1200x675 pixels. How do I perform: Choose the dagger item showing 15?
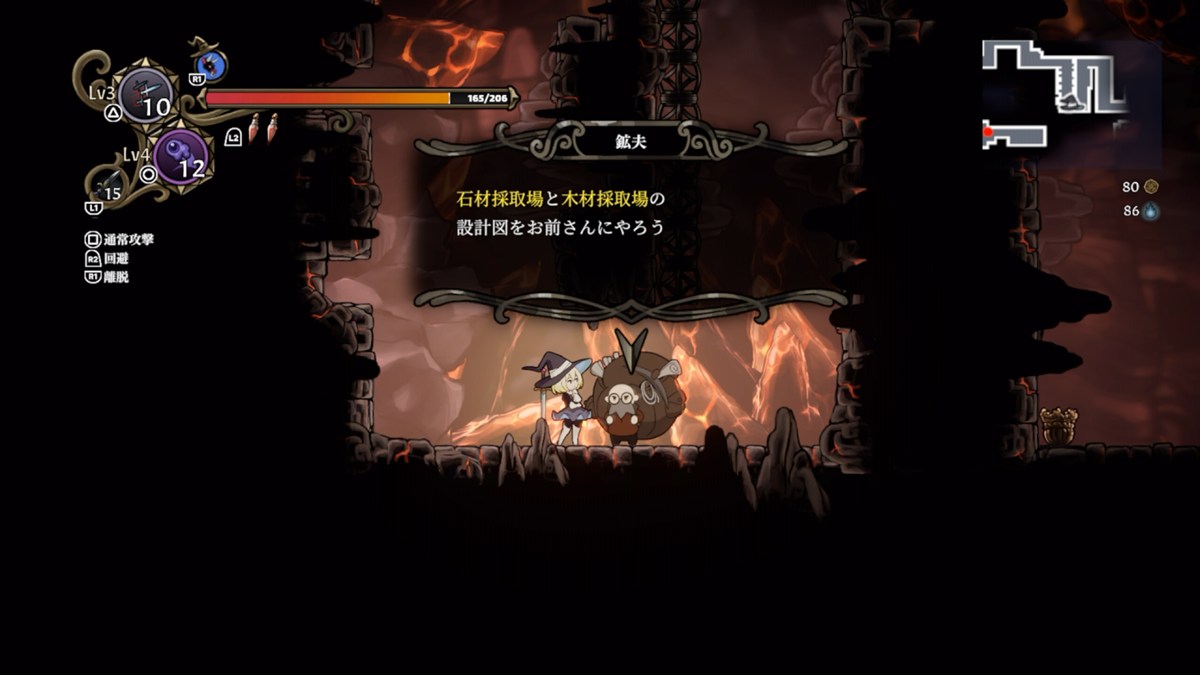(x=109, y=186)
